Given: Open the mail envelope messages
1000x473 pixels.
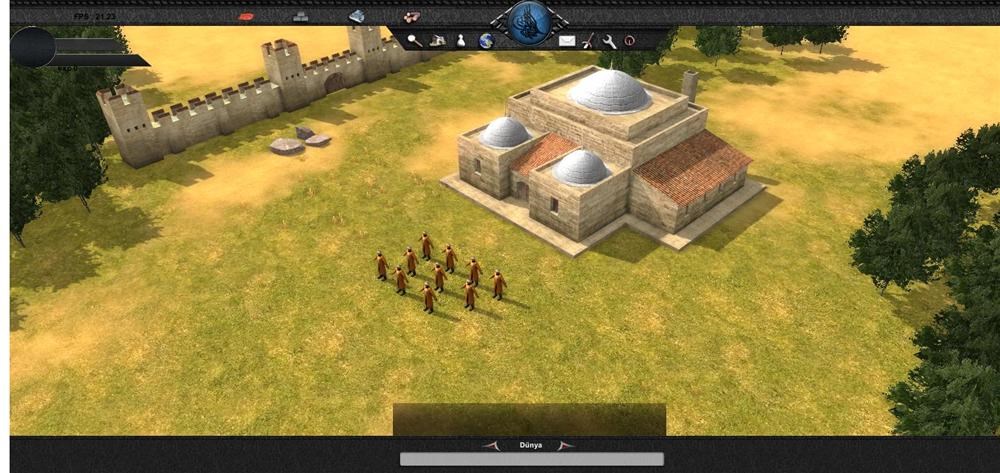Looking at the screenshot, I should [x=567, y=41].
